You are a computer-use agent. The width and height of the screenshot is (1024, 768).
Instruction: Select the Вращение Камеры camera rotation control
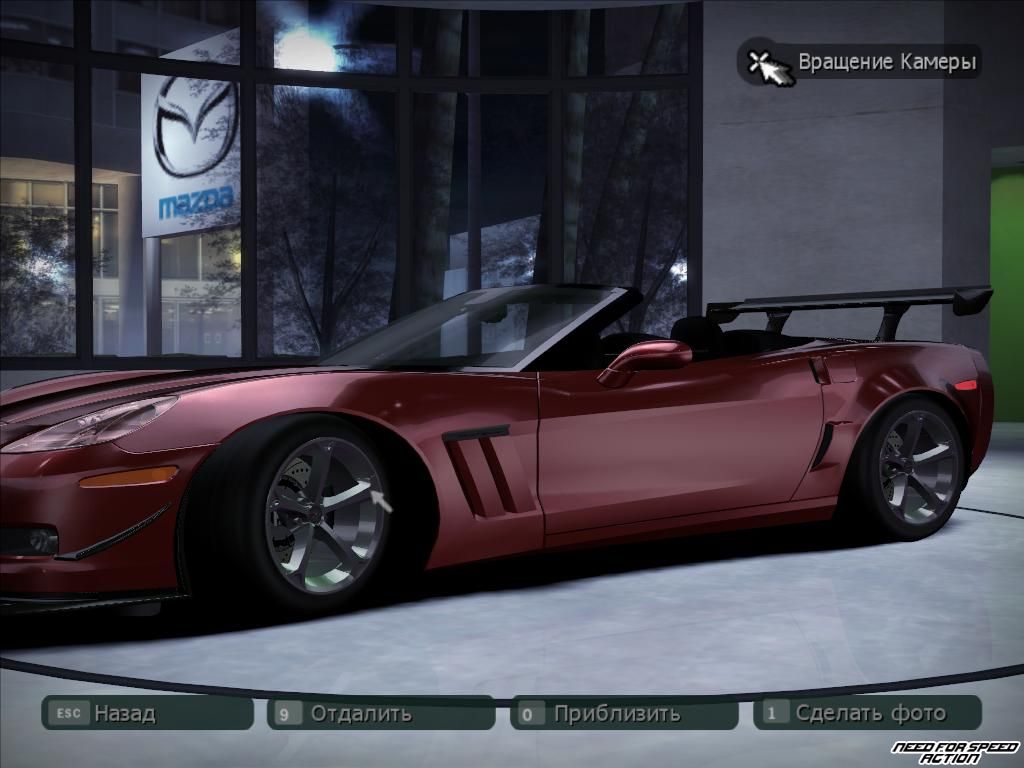pos(860,62)
